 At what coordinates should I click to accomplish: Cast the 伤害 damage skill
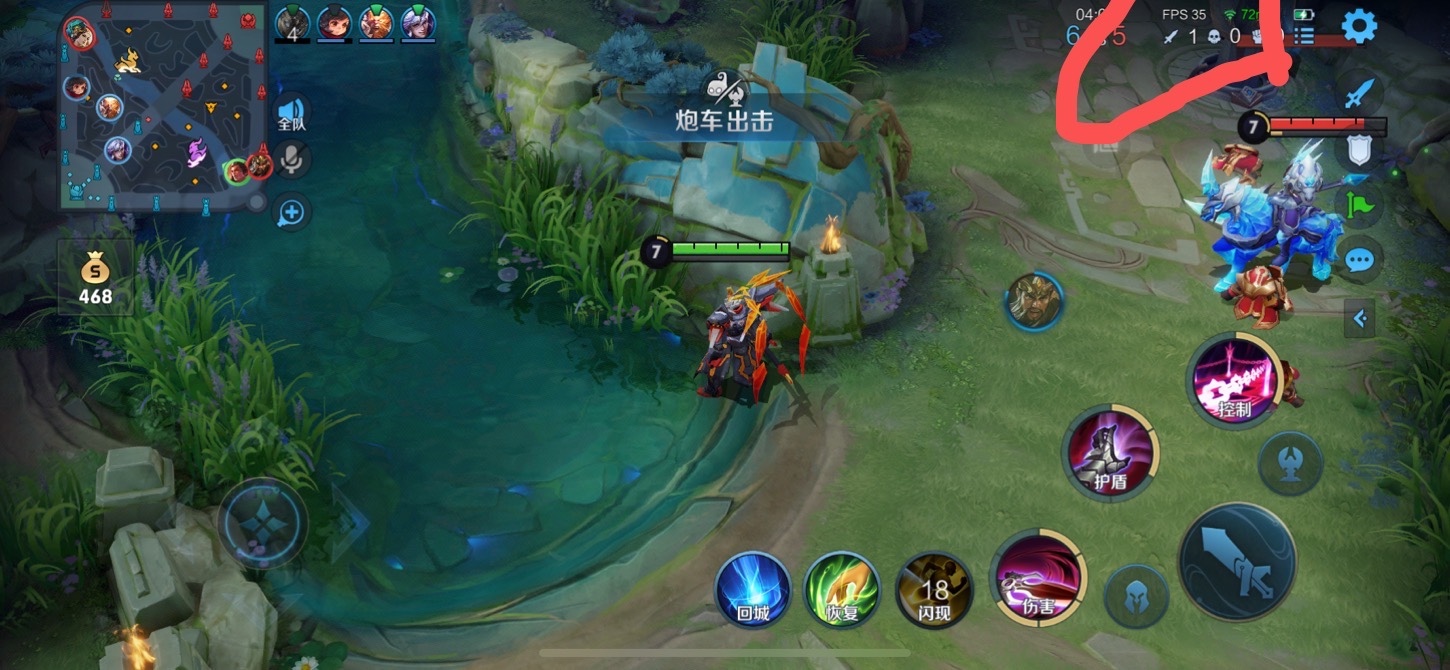1038,578
